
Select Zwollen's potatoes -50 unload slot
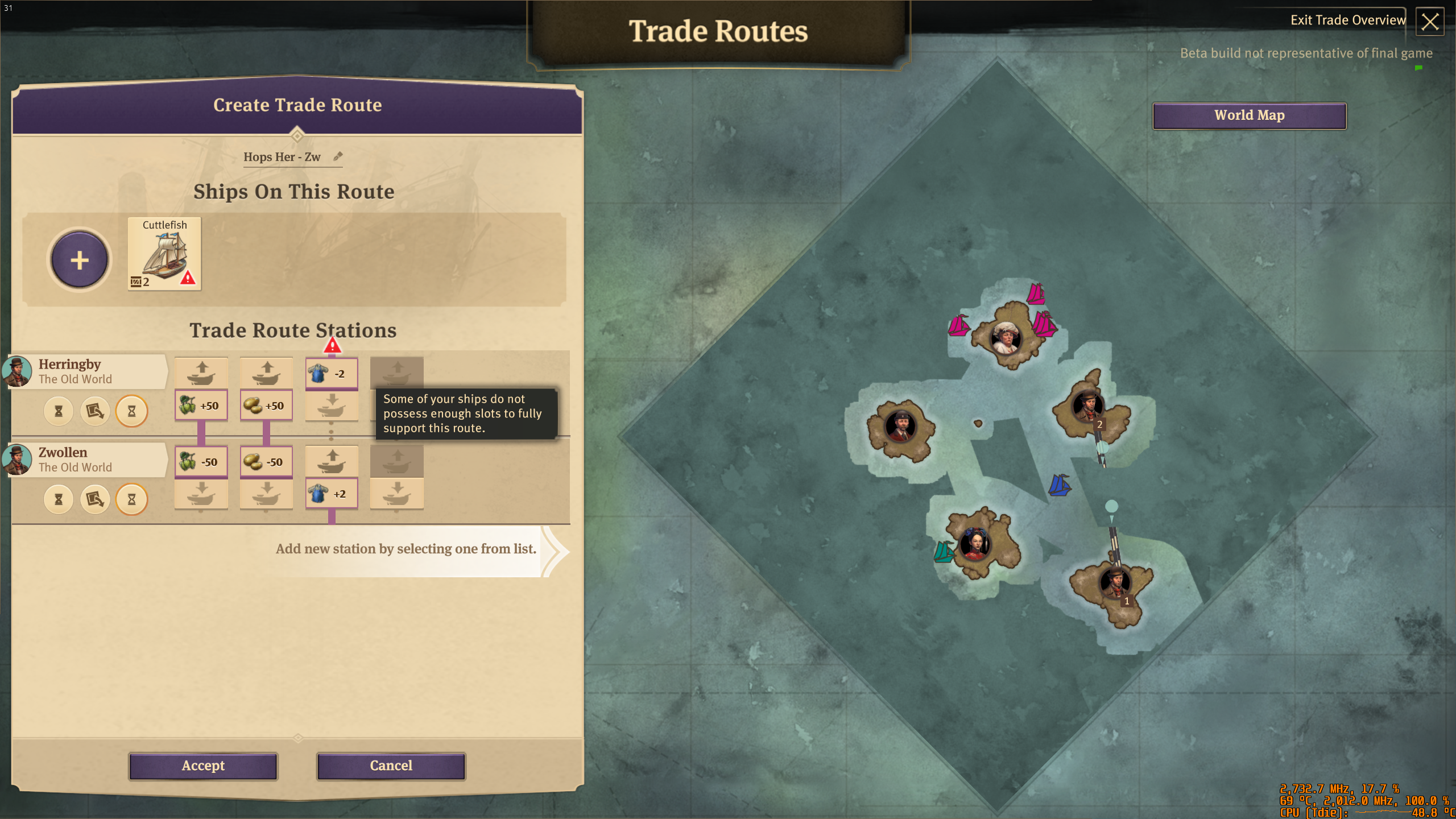tap(266, 462)
